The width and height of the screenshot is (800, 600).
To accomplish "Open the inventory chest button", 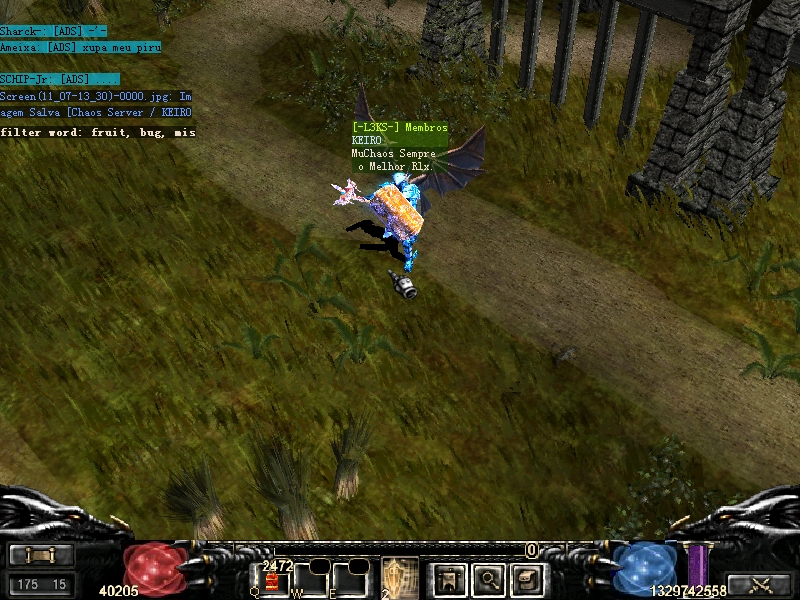I will point(527,577).
